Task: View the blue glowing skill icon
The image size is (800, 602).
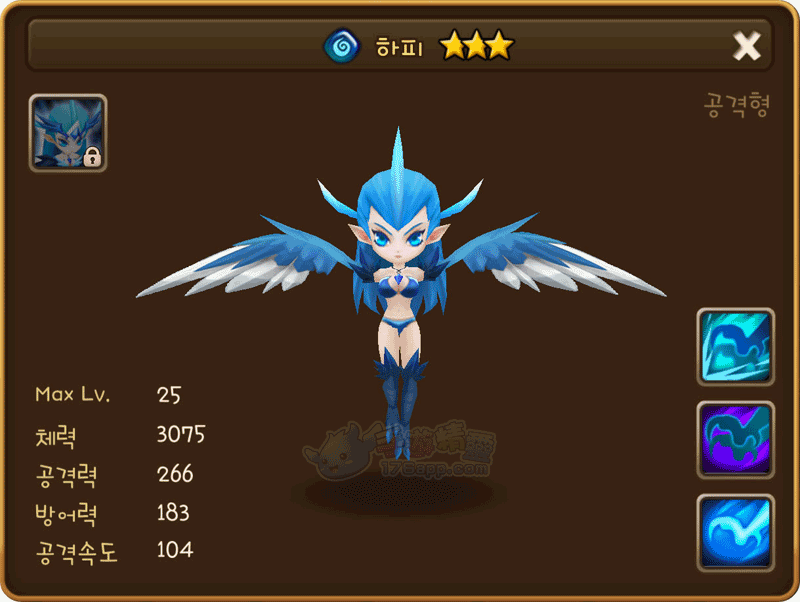Action: (x=735, y=532)
